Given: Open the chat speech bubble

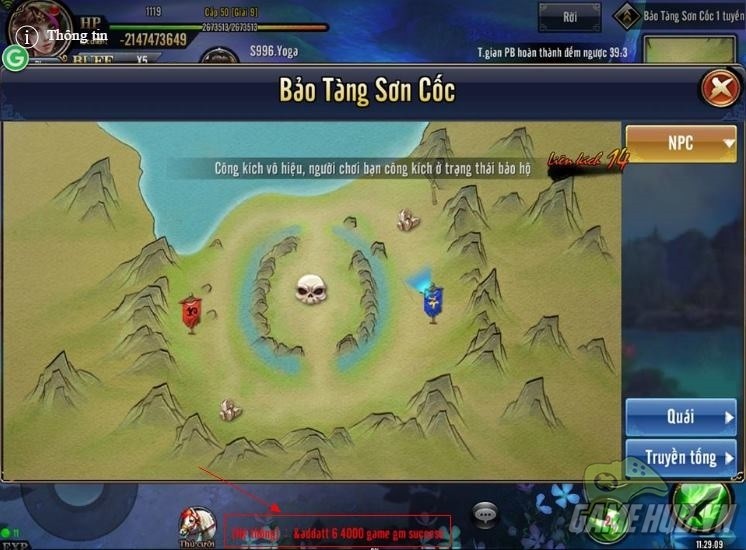Looking at the screenshot, I should pyautogui.click(x=486, y=515).
